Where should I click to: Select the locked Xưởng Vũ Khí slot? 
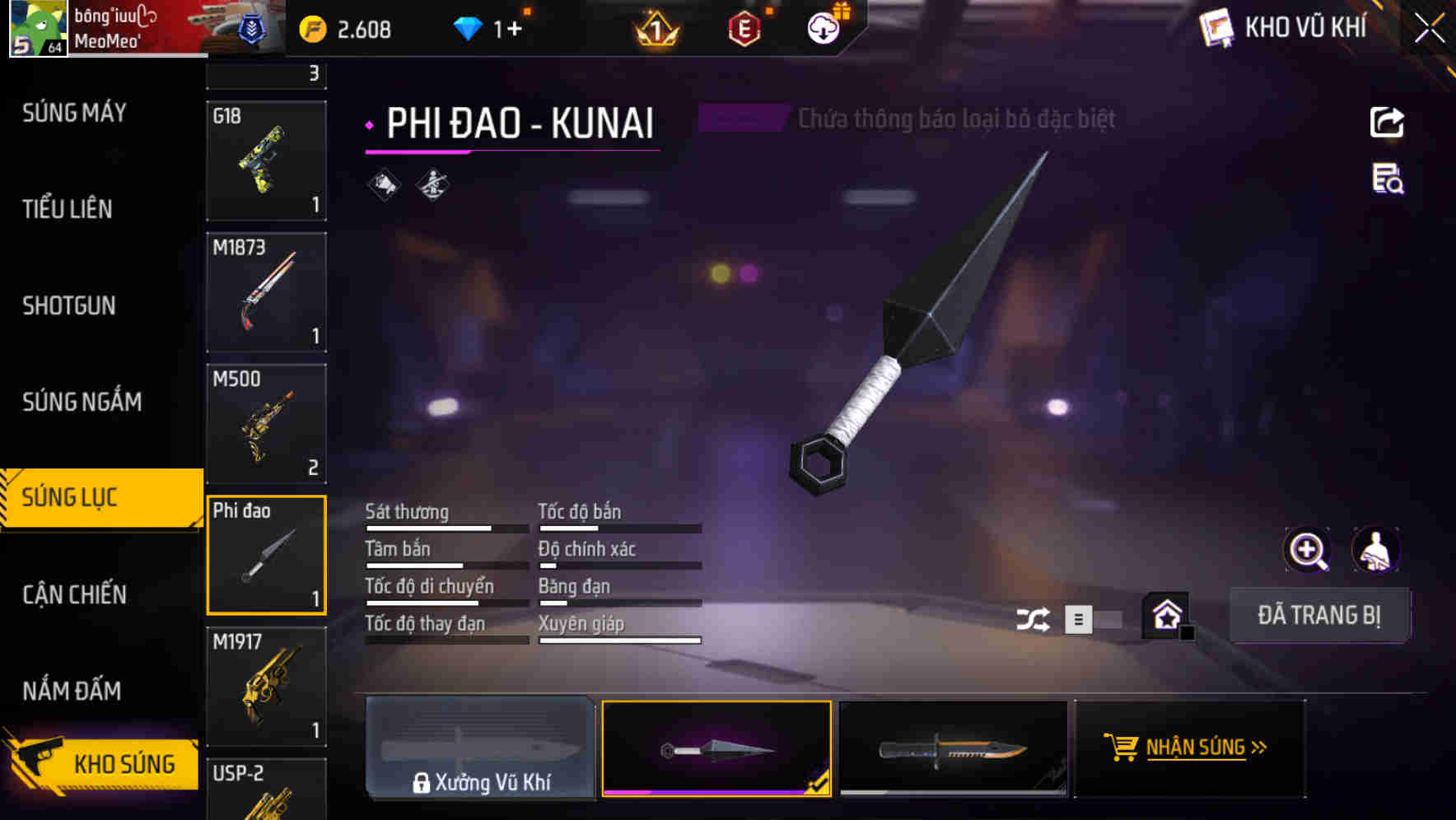pos(480,748)
